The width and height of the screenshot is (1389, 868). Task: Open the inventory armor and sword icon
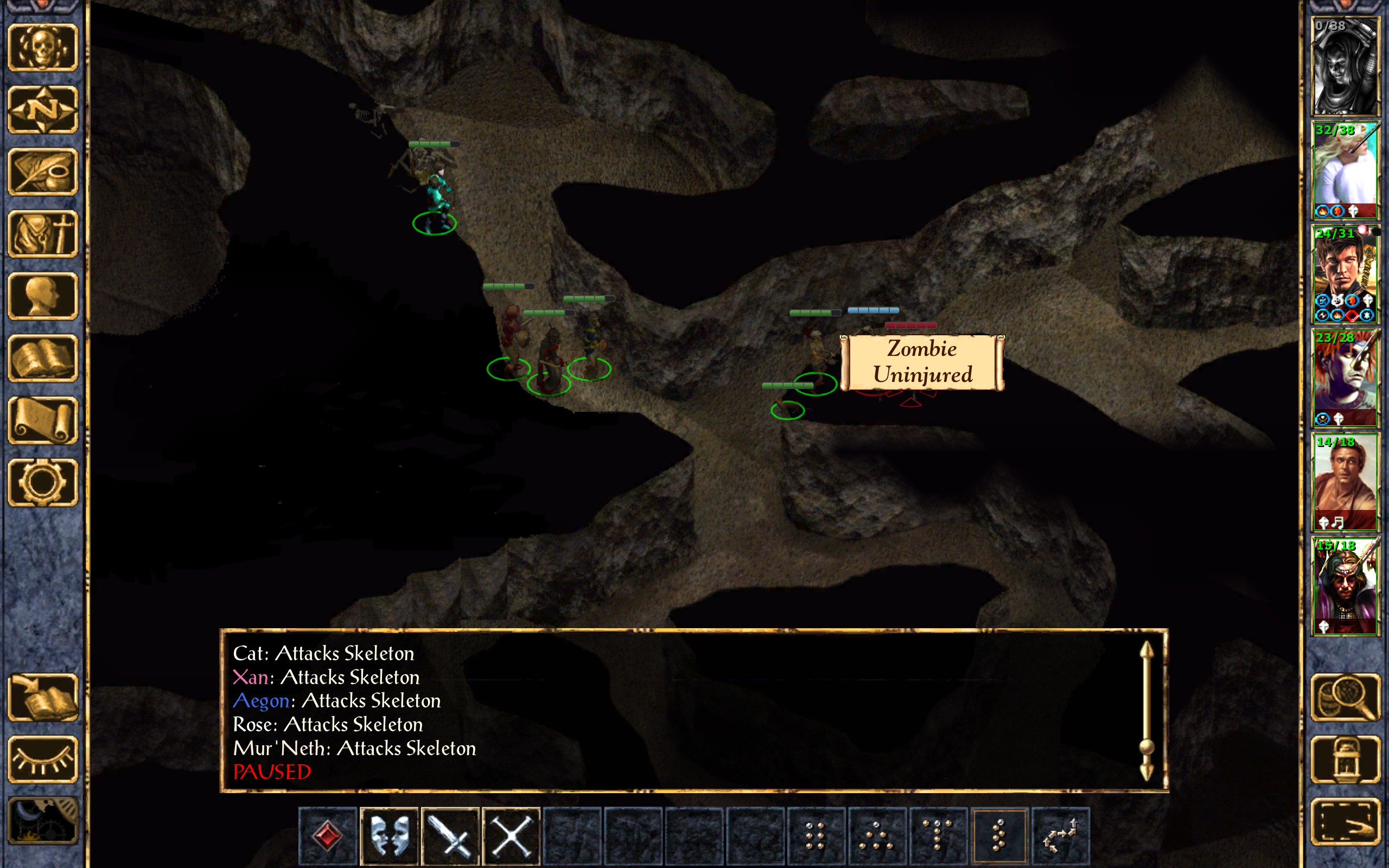43,234
